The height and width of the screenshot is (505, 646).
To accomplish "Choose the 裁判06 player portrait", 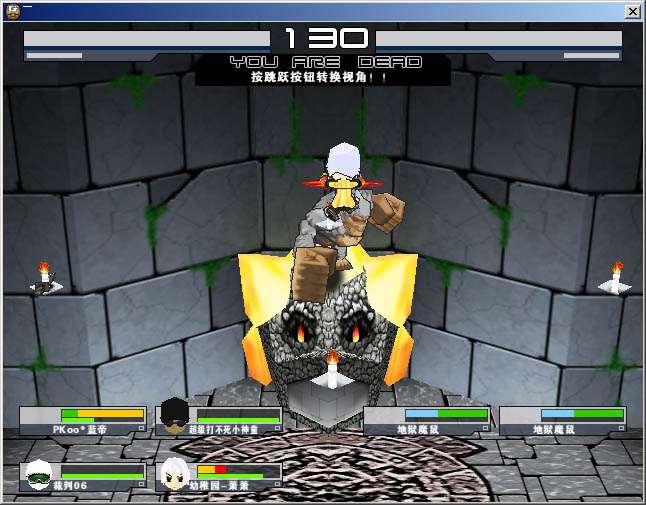I will point(38,474).
